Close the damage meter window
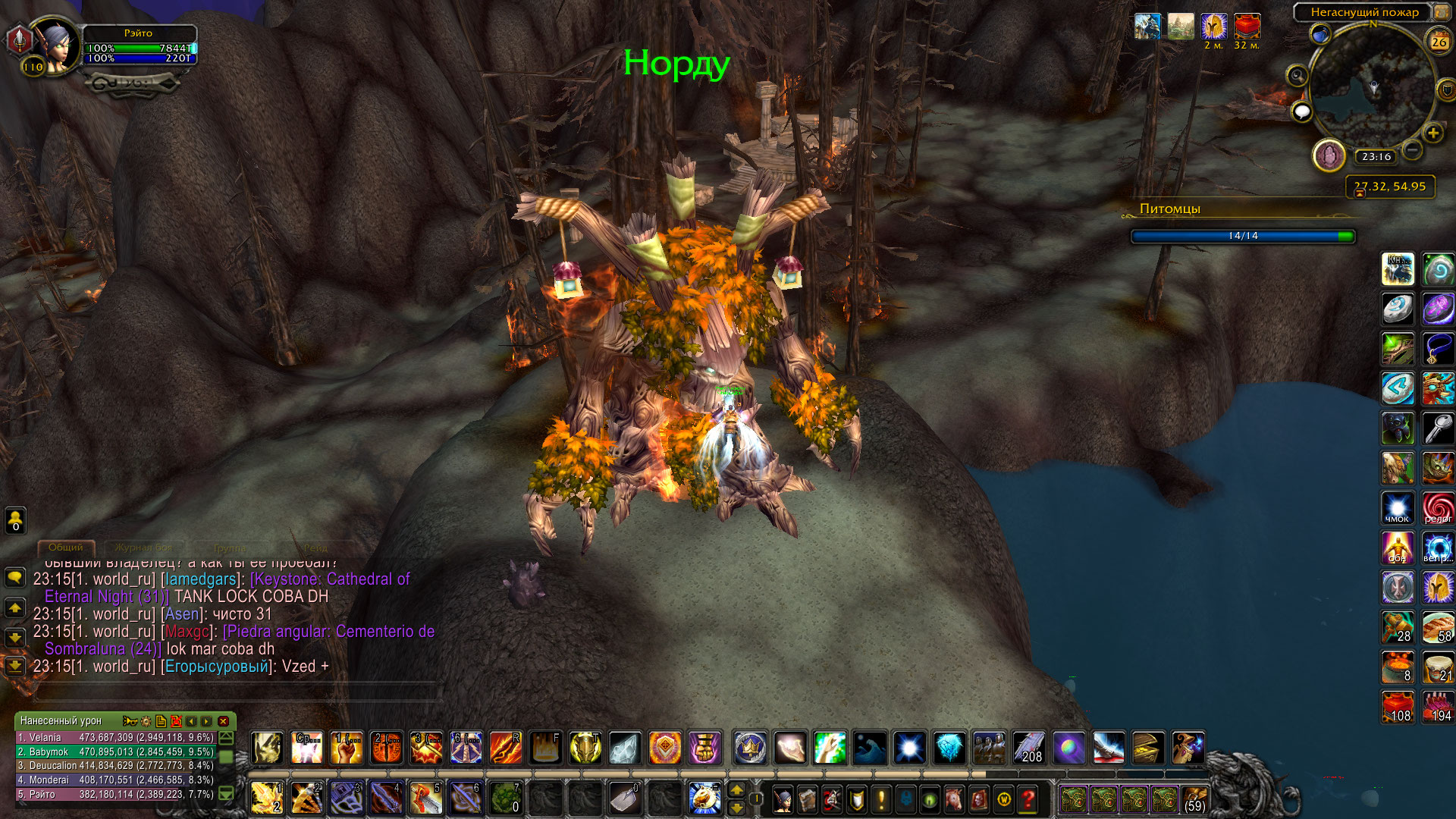 (x=223, y=721)
